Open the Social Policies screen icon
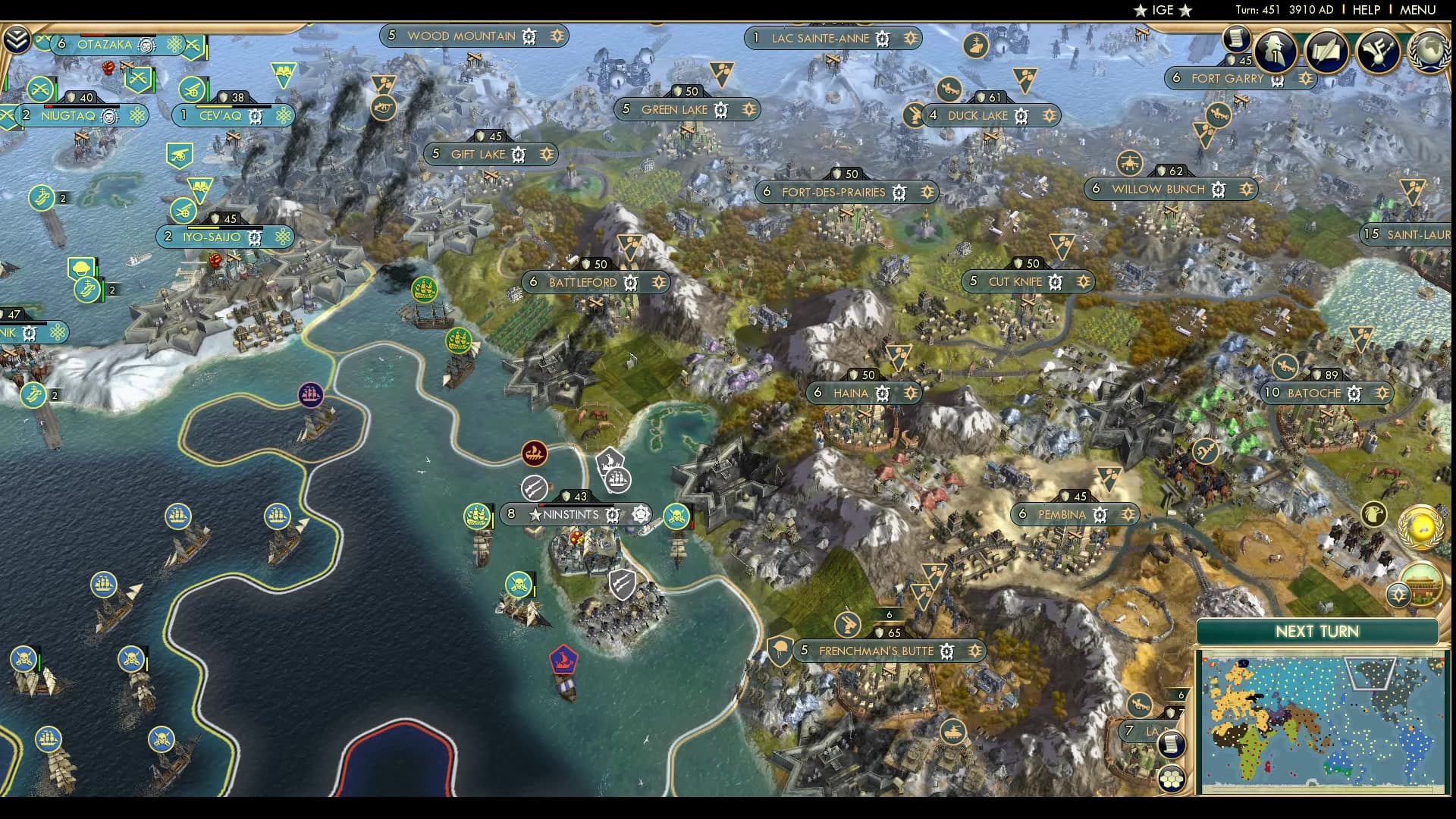The height and width of the screenshot is (819, 1456). [1326, 52]
